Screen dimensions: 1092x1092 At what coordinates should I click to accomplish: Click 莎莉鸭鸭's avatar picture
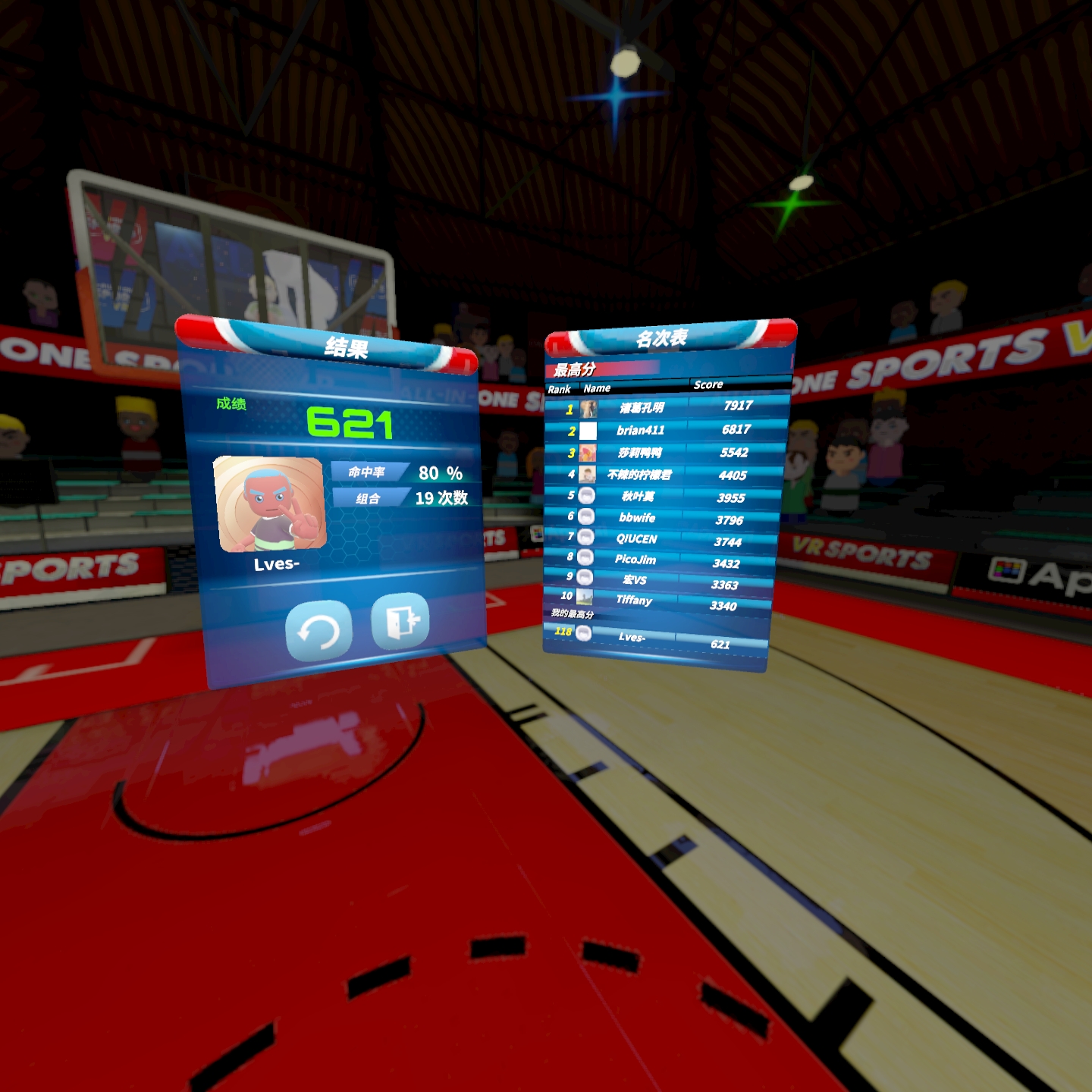tap(586, 454)
